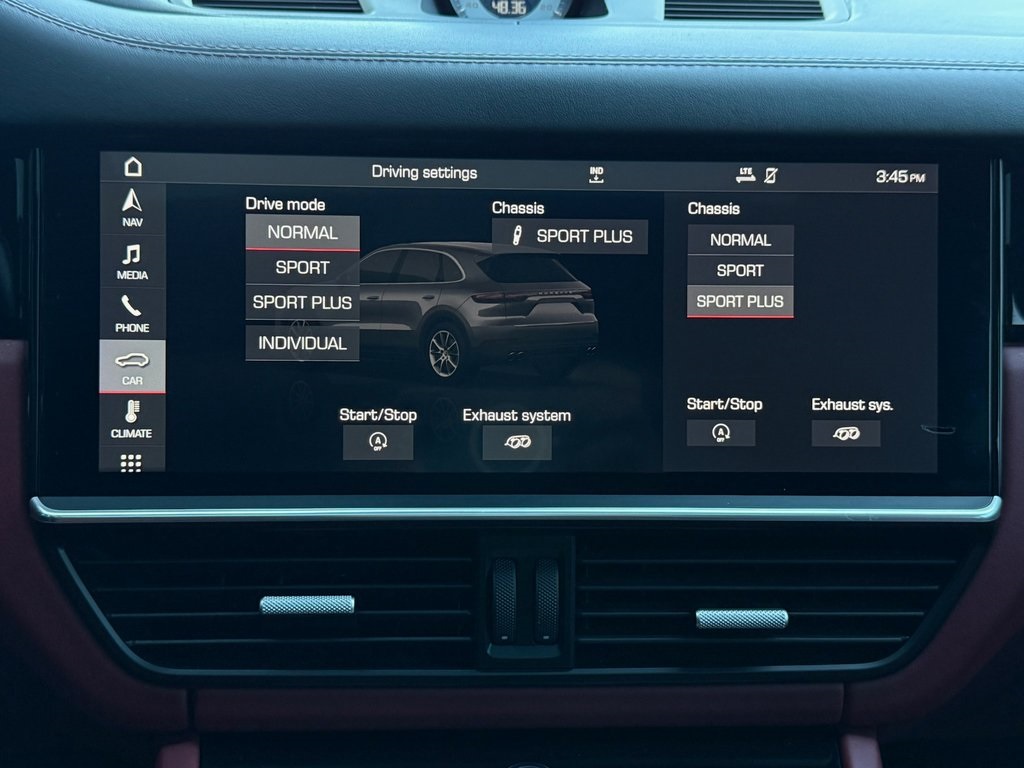Toggle Start/Stop beside the "Exhaust system" button
The height and width of the screenshot is (768, 1024).
pyautogui.click(x=378, y=442)
